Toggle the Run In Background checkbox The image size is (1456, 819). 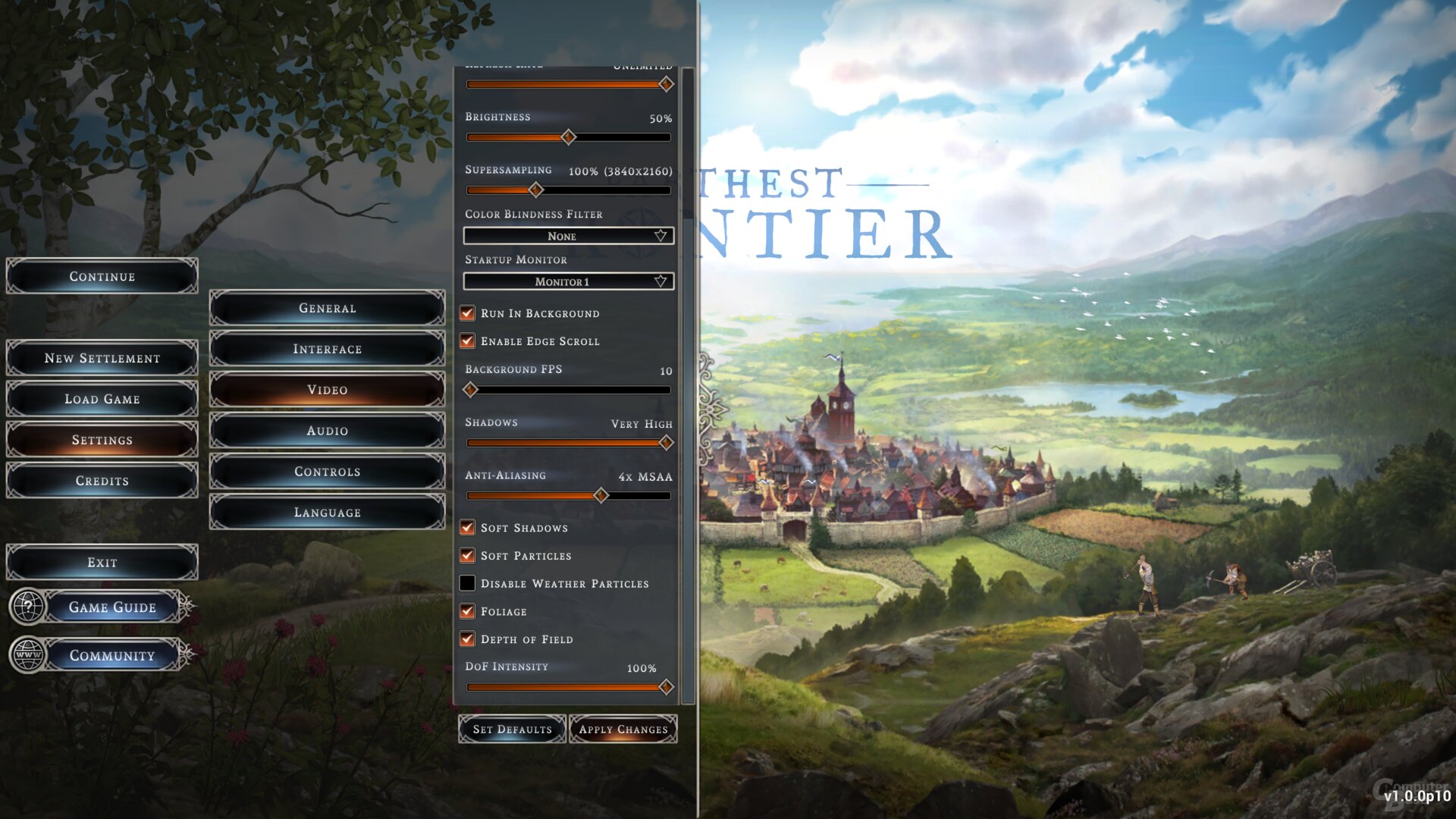(x=468, y=313)
